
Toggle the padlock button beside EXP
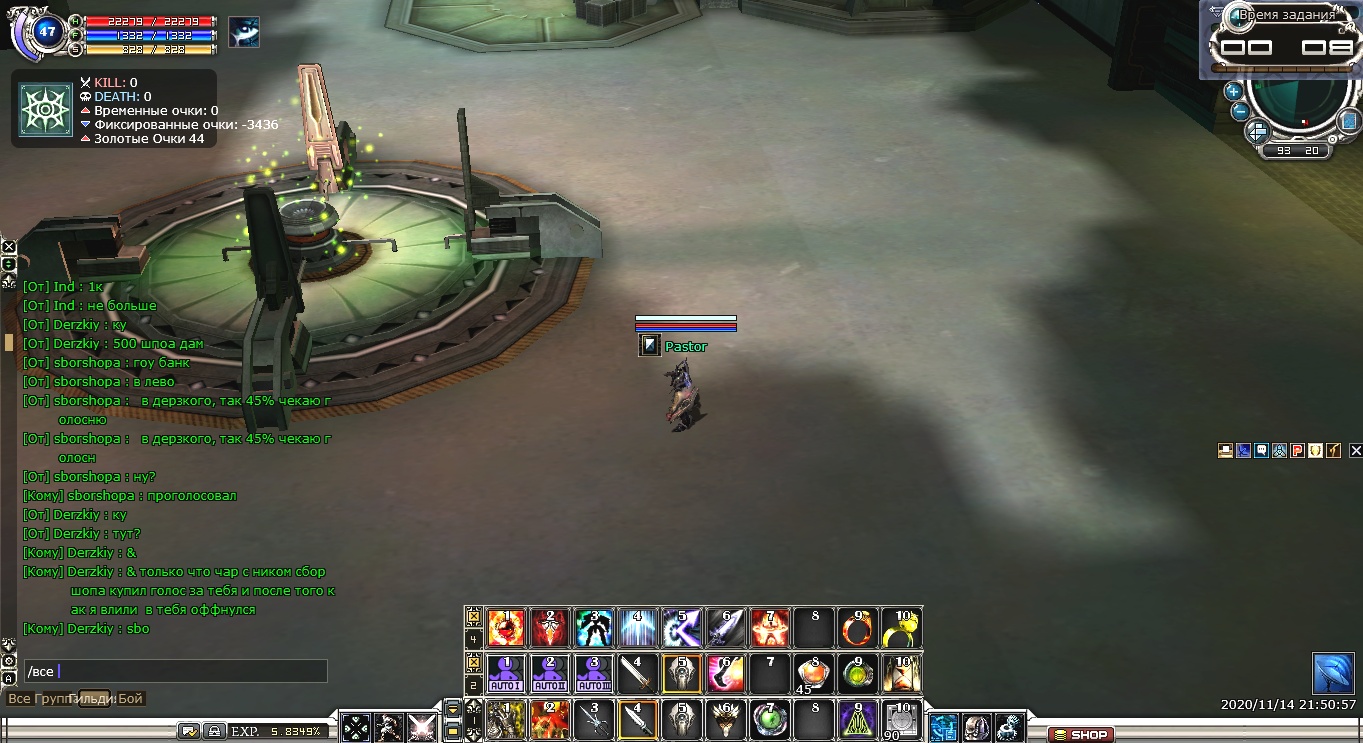coord(214,731)
